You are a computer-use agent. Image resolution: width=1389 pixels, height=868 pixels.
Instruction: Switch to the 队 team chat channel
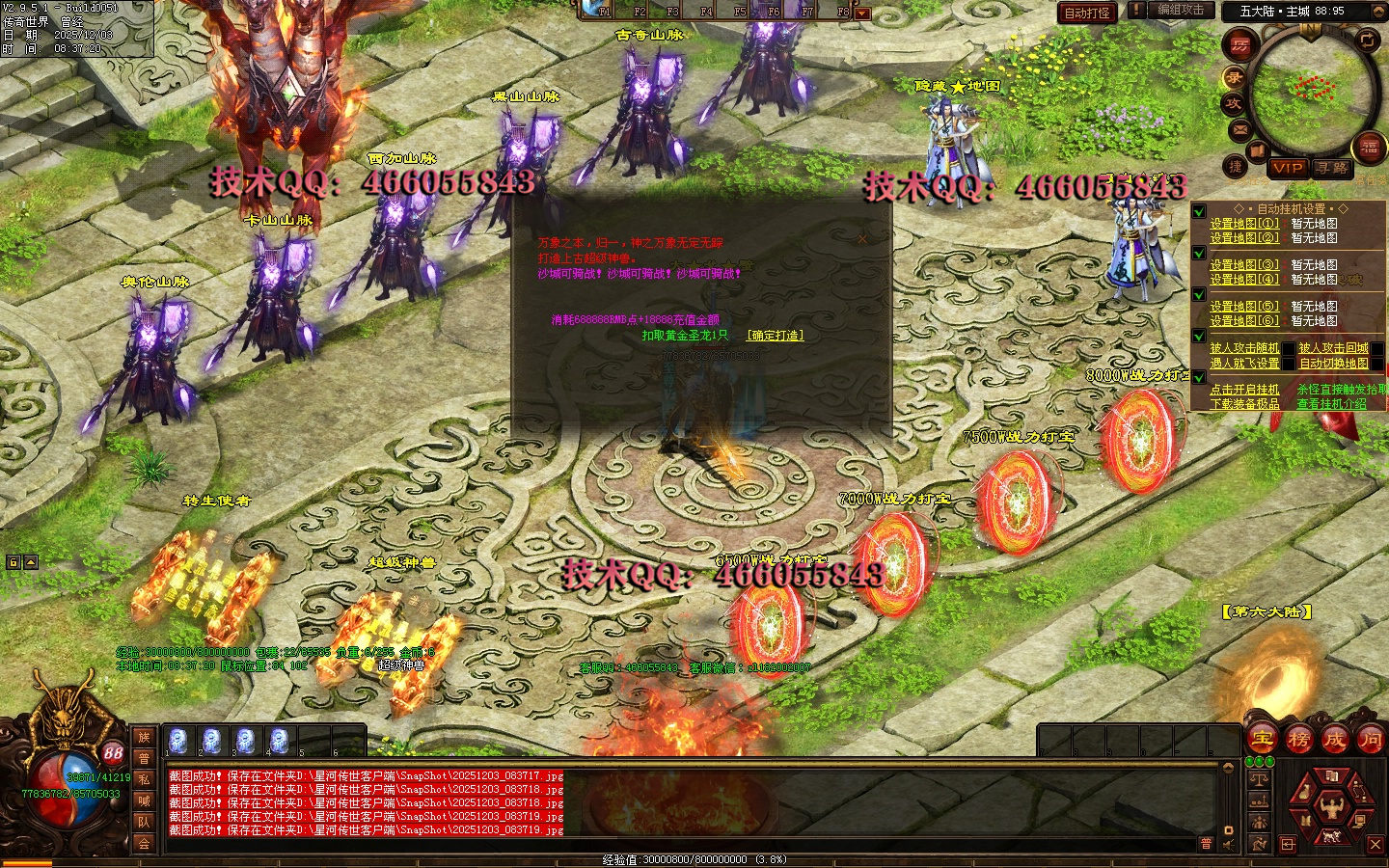click(x=144, y=822)
